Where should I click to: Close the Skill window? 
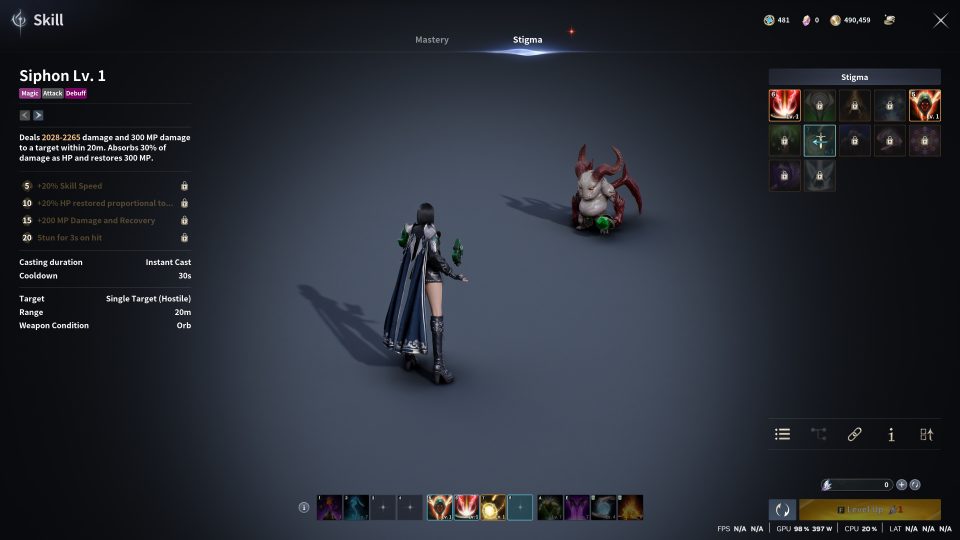pos(940,20)
